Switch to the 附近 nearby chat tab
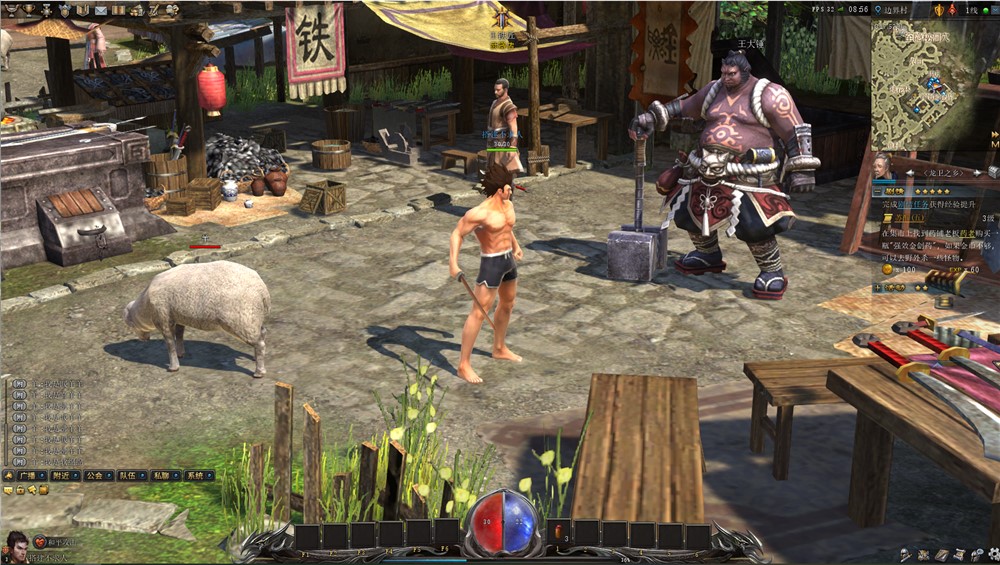The height and width of the screenshot is (565, 1000). (x=66, y=476)
